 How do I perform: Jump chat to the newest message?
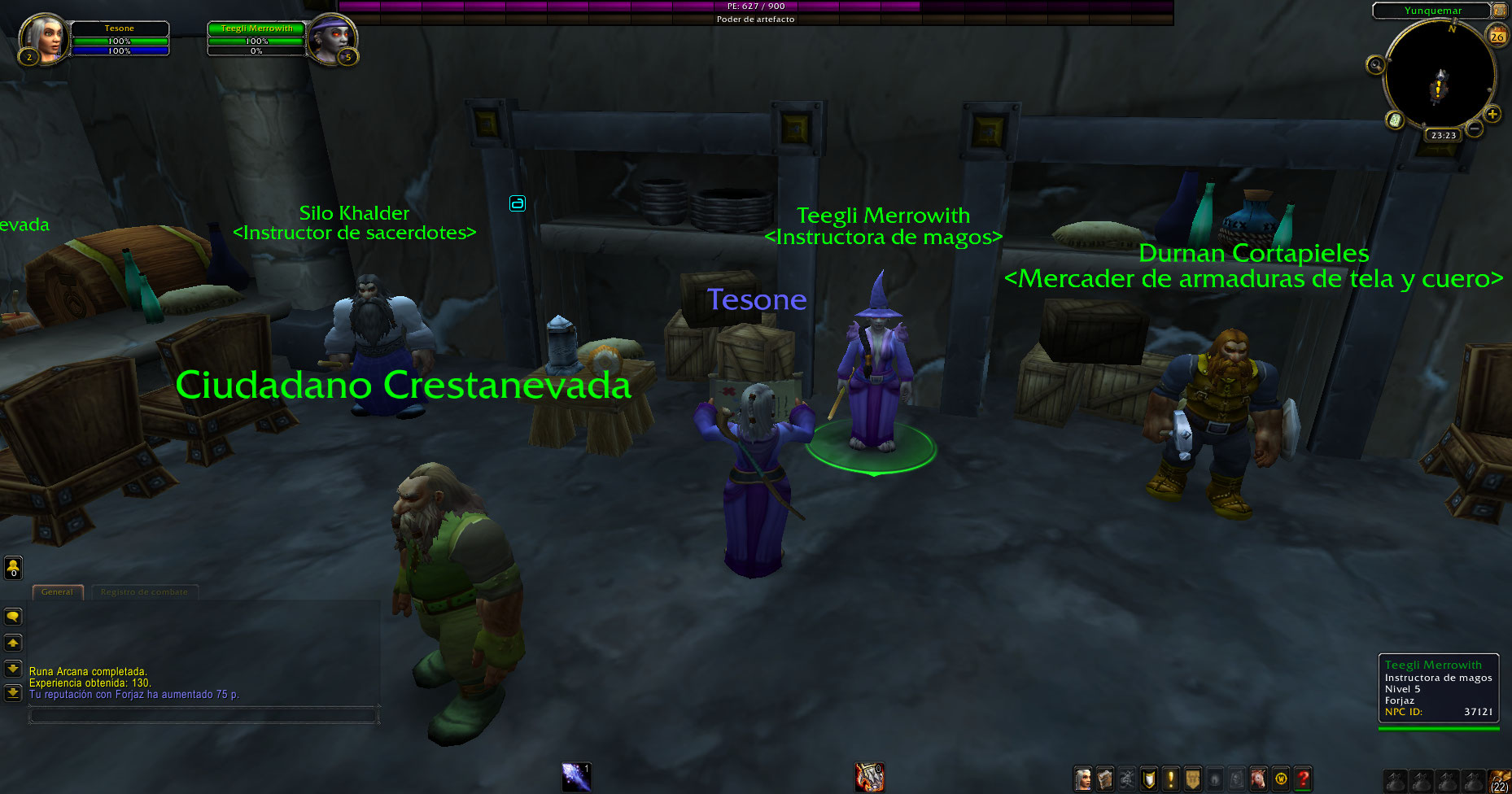click(x=13, y=693)
